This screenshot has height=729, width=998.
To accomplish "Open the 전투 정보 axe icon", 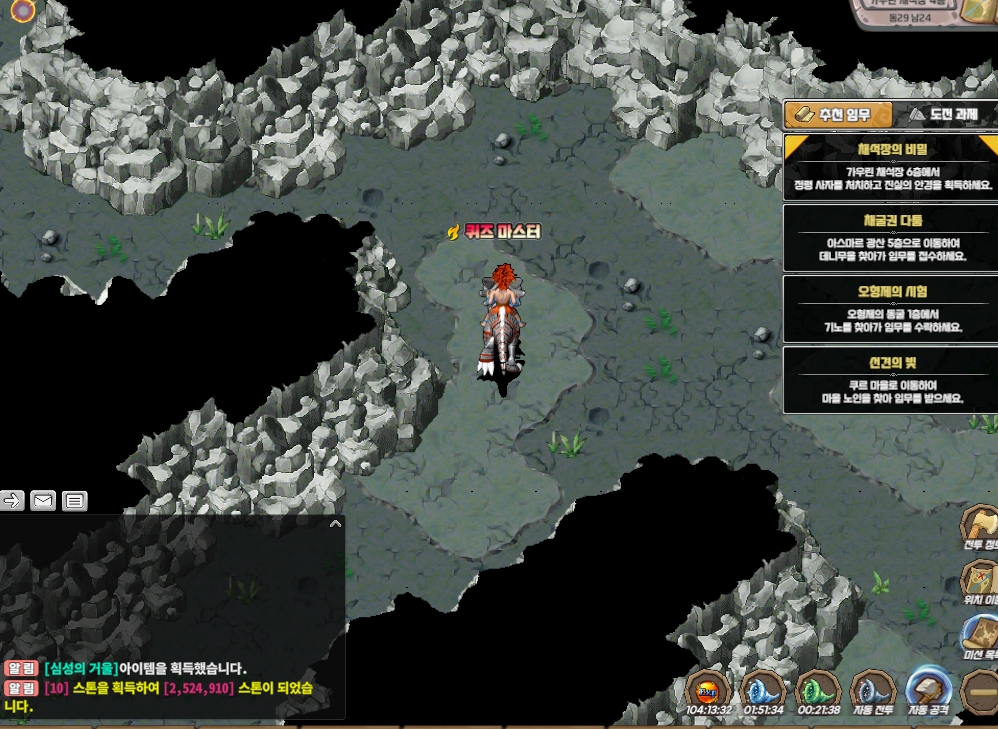I will (979, 527).
